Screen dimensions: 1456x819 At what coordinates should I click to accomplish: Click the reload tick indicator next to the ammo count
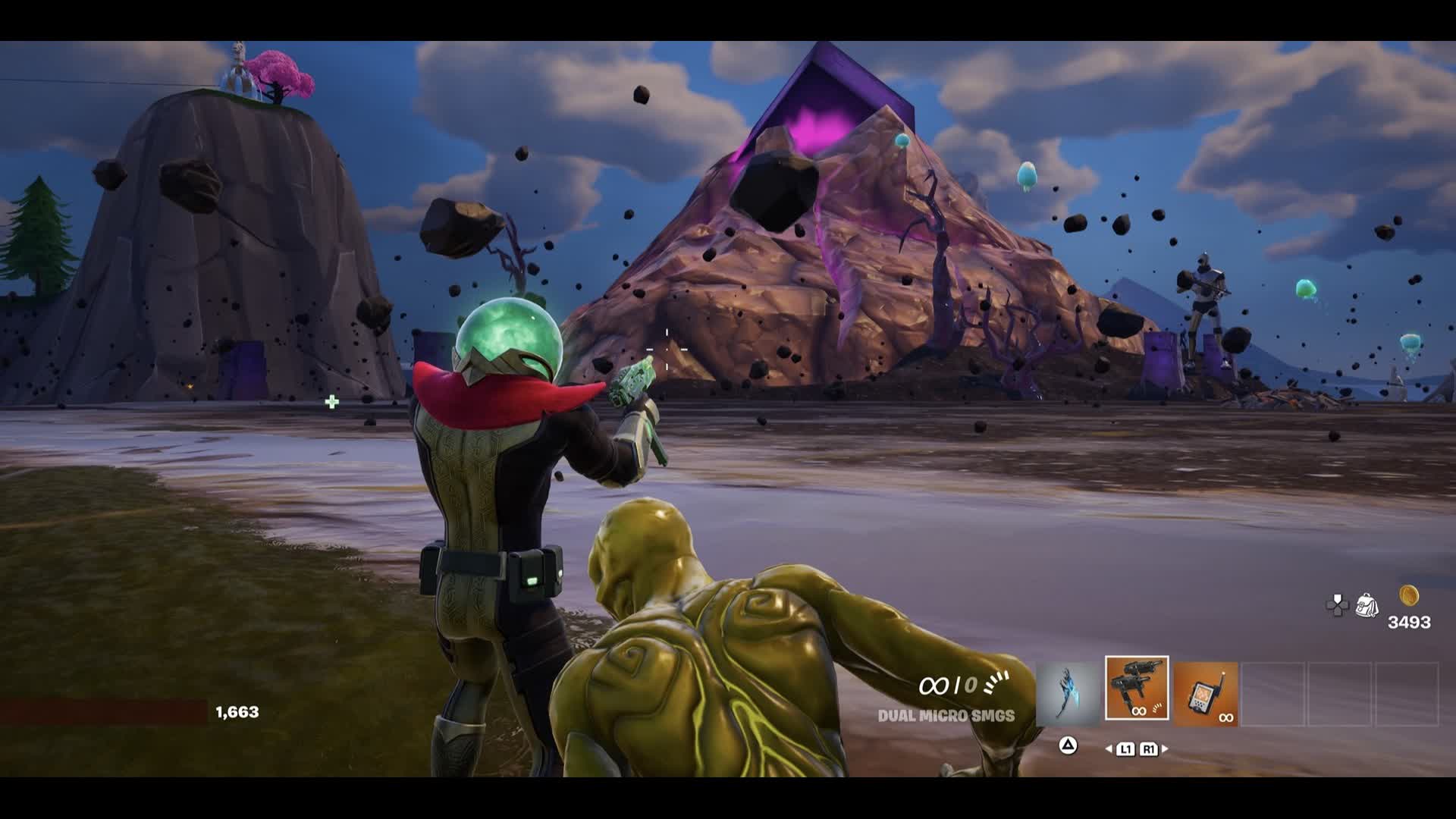[995, 684]
